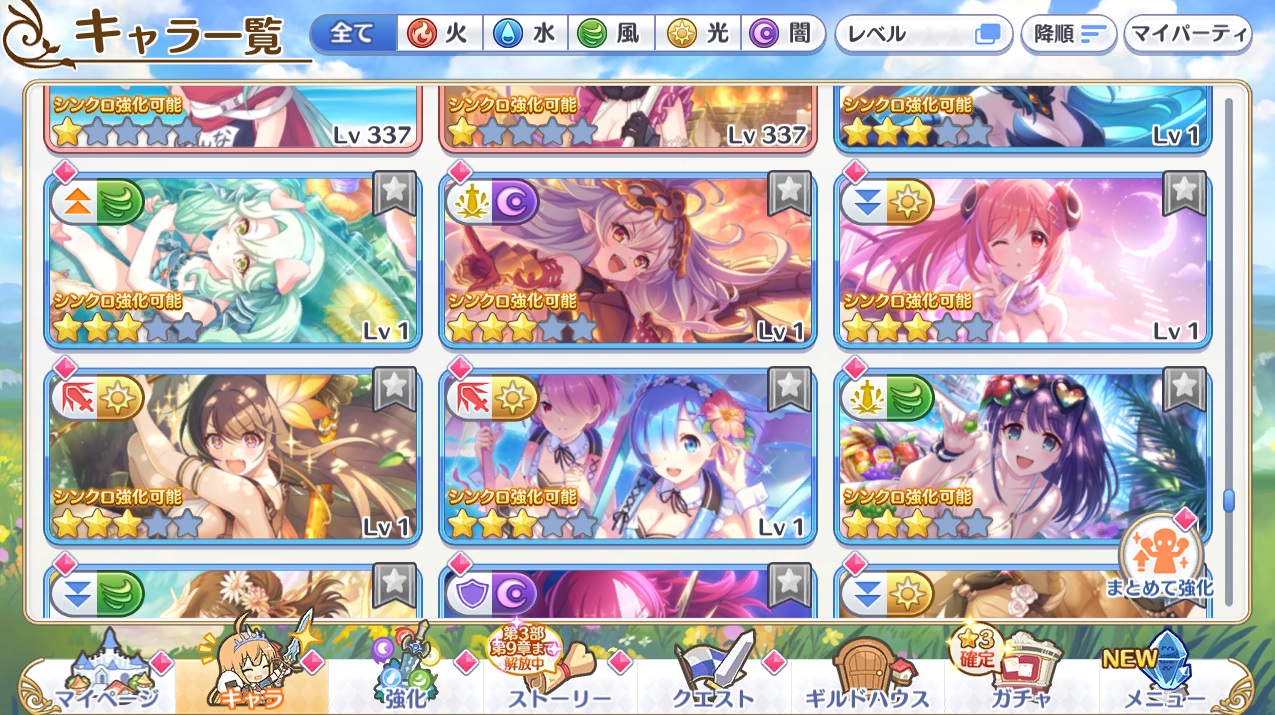Pick the pink-haired horned girl winking card
Screen dimensions: 1275x715
click(1023, 260)
